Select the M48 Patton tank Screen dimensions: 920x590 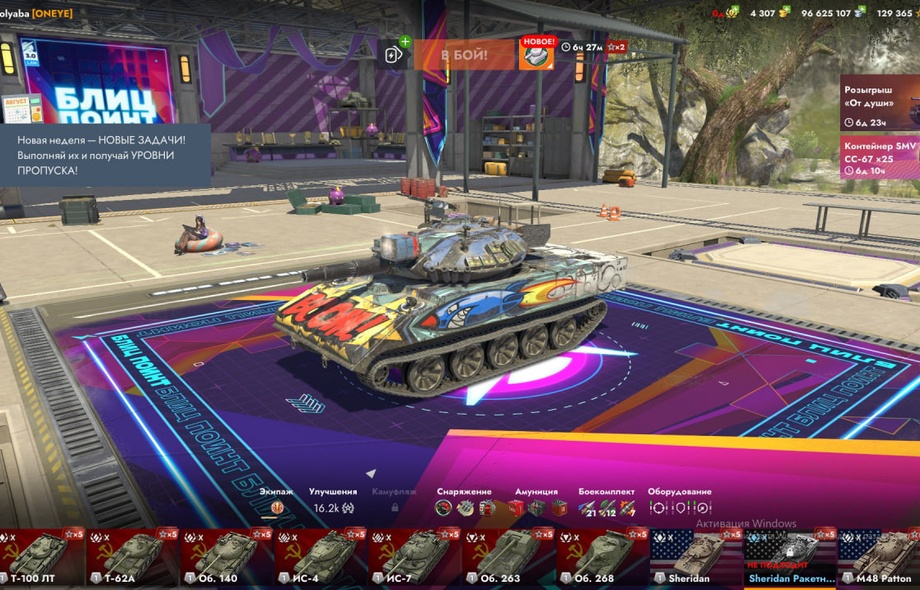882,557
